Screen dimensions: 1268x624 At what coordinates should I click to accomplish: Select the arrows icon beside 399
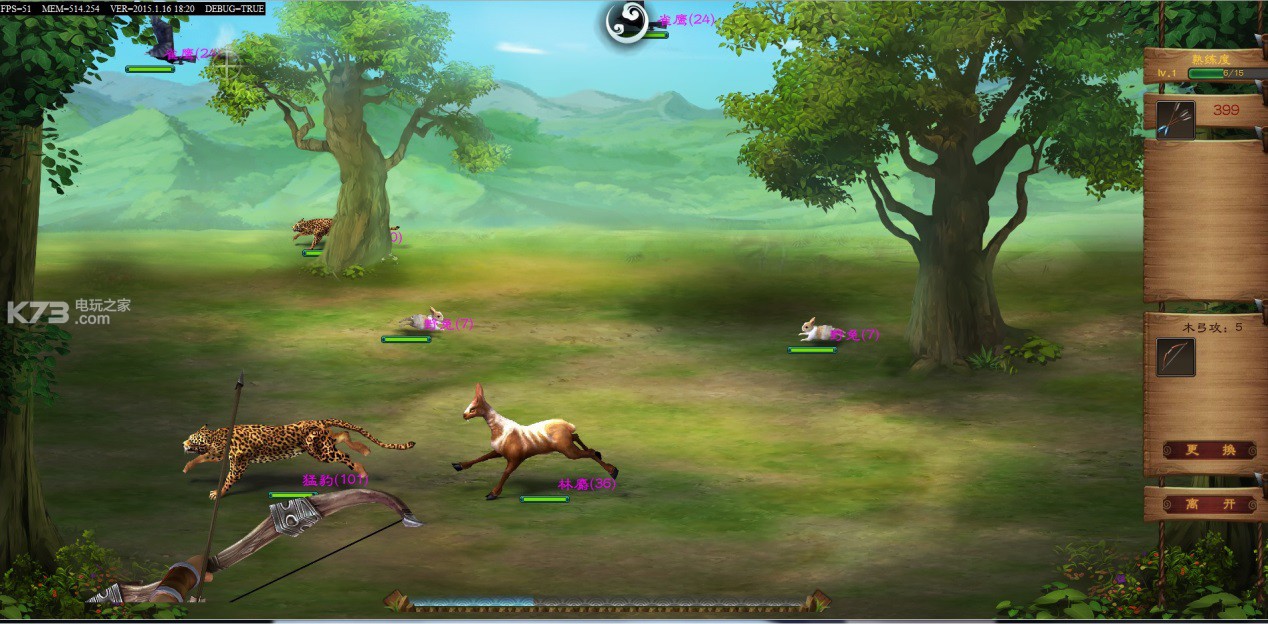tap(1175, 119)
